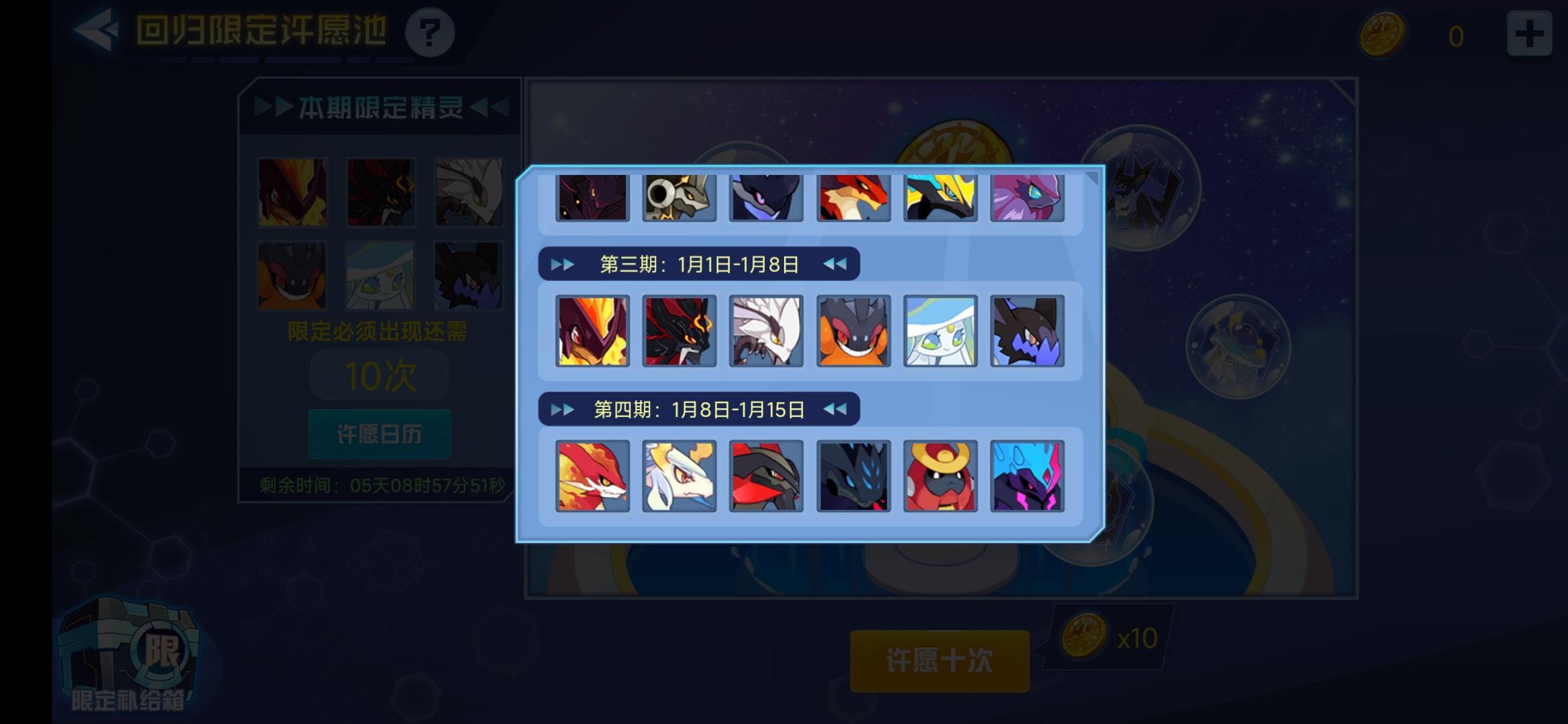
Task: Open the help question mark icon
Action: coord(431,32)
